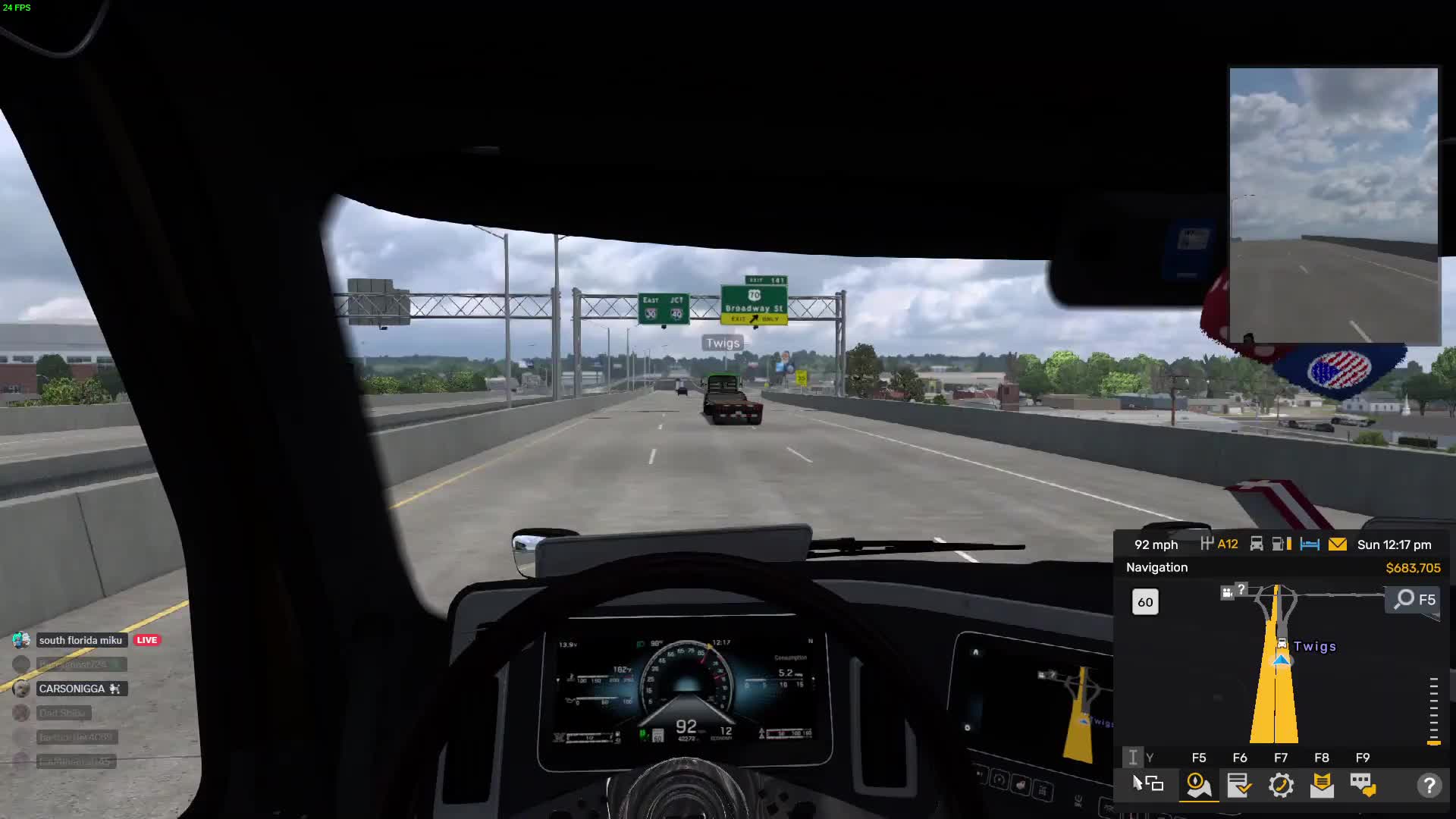Viewport: 1456px width, 819px height.
Task: Toggle the question mark marker beside the map camera
Action: [x=1241, y=590]
